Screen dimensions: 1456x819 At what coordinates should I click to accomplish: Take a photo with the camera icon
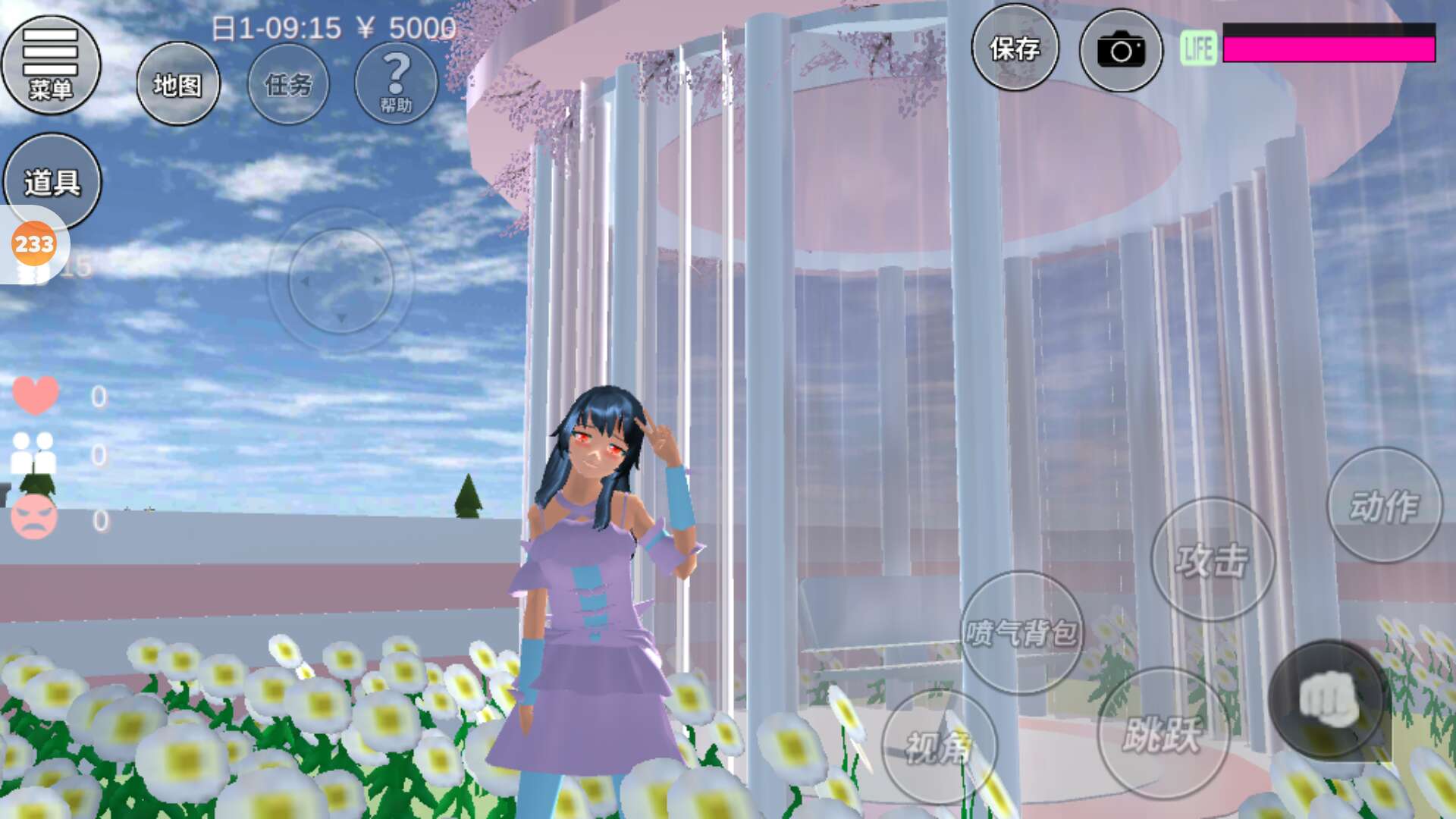(x=1120, y=51)
